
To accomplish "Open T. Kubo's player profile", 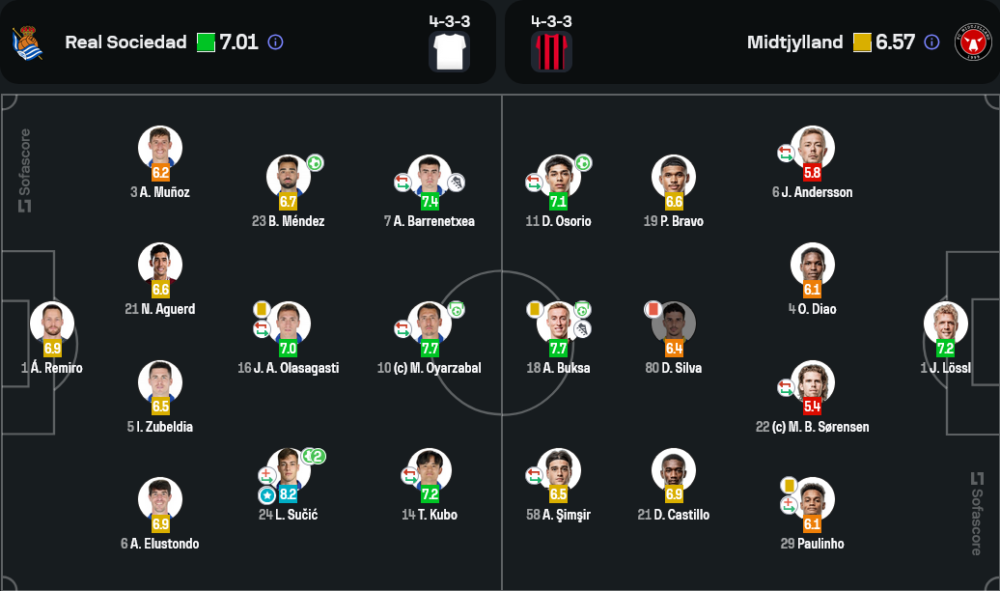I will [x=430, y=470].
